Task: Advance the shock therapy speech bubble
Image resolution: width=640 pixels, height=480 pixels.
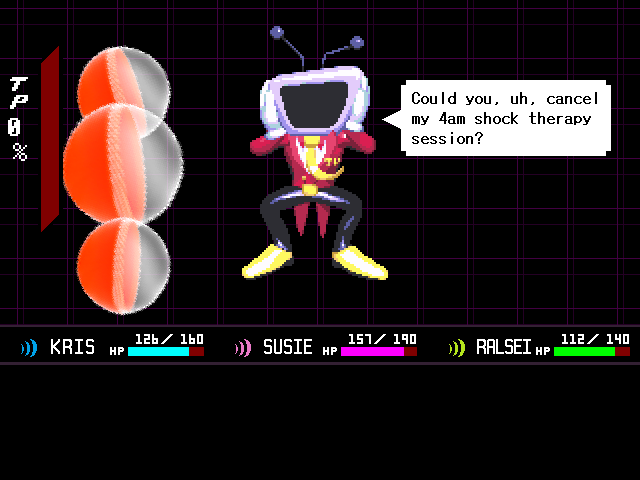Action: coord(505,118)
